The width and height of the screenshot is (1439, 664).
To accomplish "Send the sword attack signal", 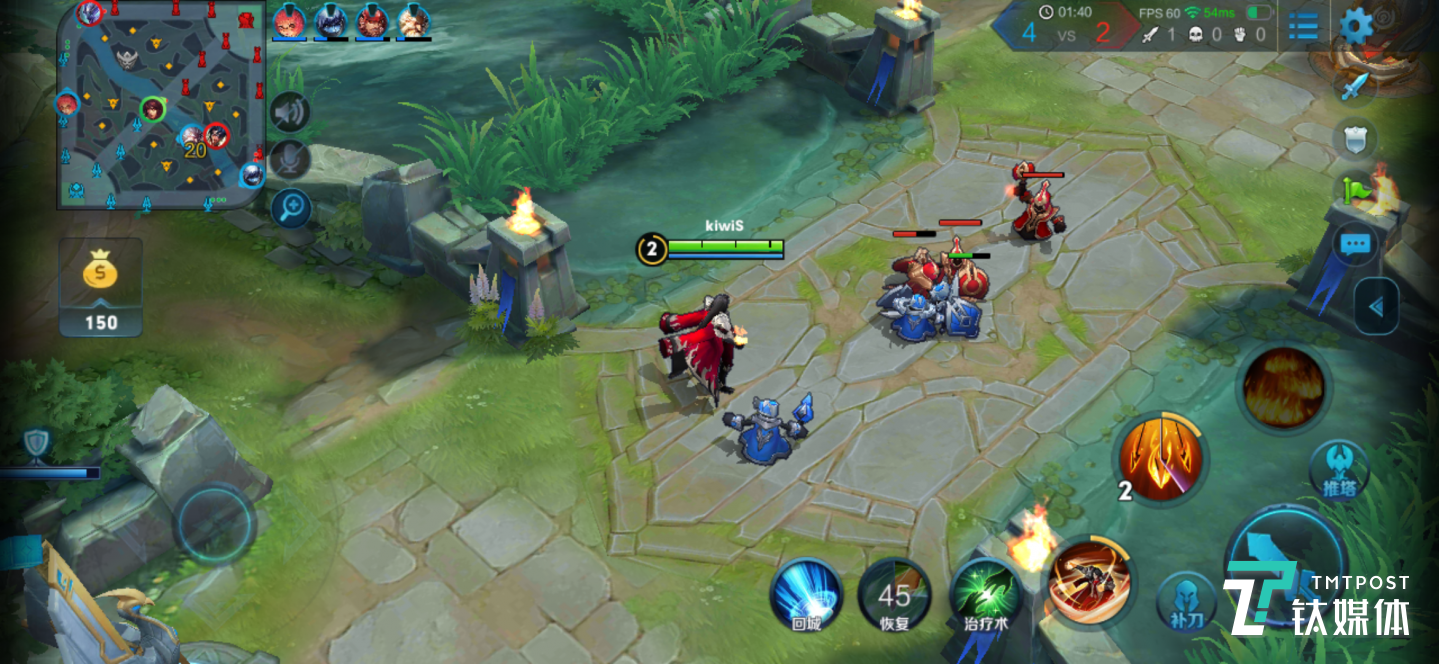I will (1353, 86).
